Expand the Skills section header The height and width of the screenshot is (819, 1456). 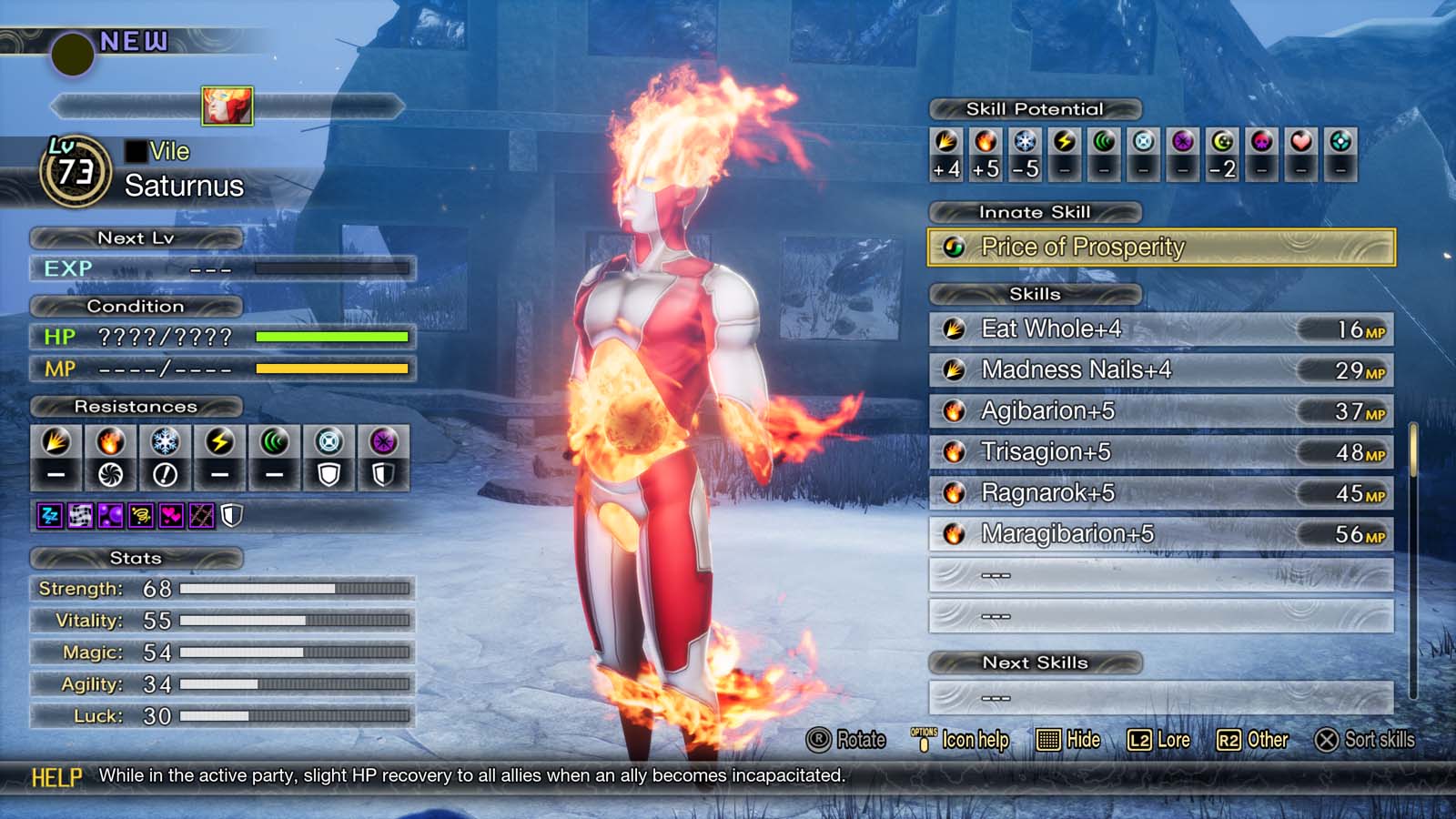[x=1033, y=294]
